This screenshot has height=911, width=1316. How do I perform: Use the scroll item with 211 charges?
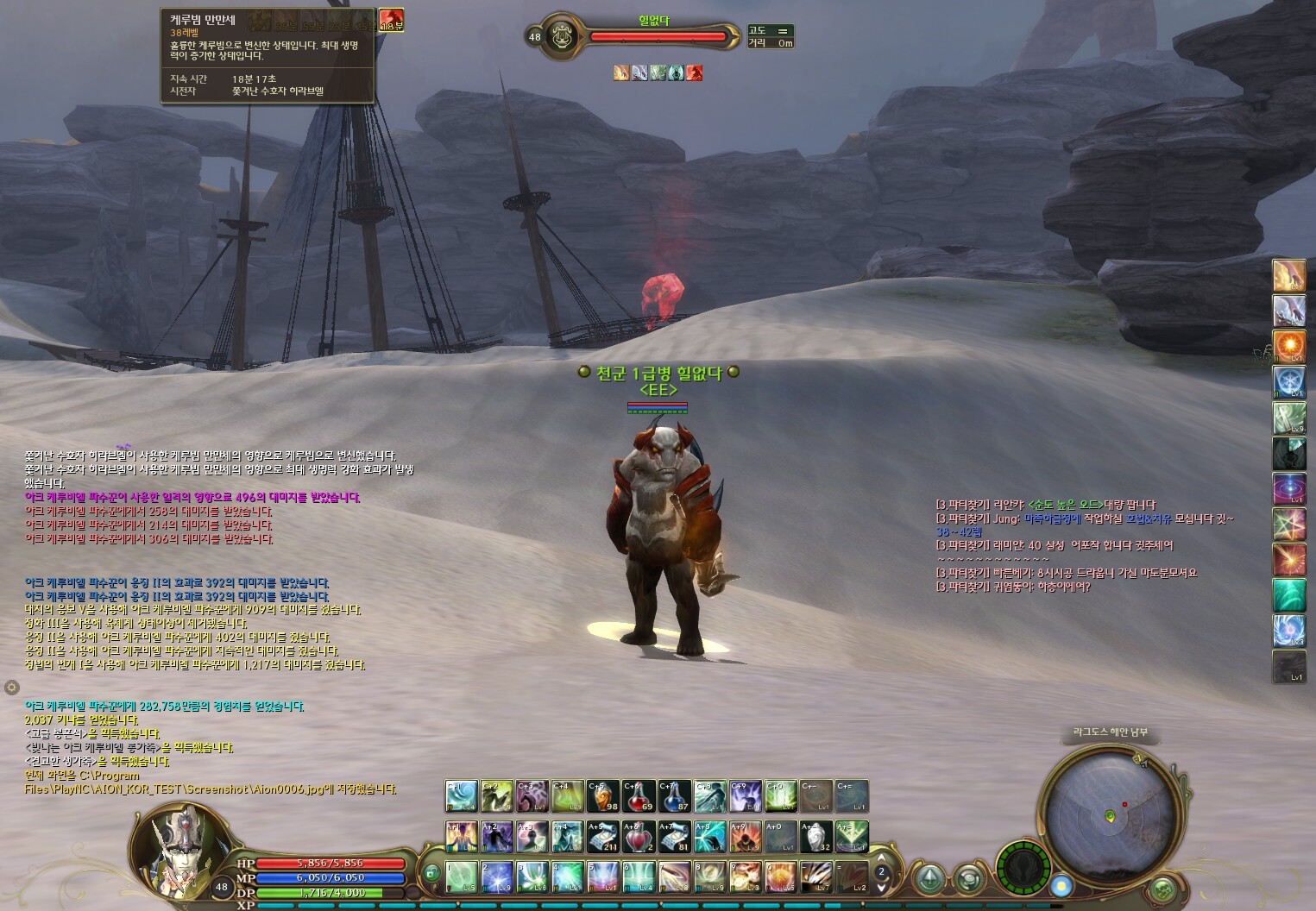[602, 836]
